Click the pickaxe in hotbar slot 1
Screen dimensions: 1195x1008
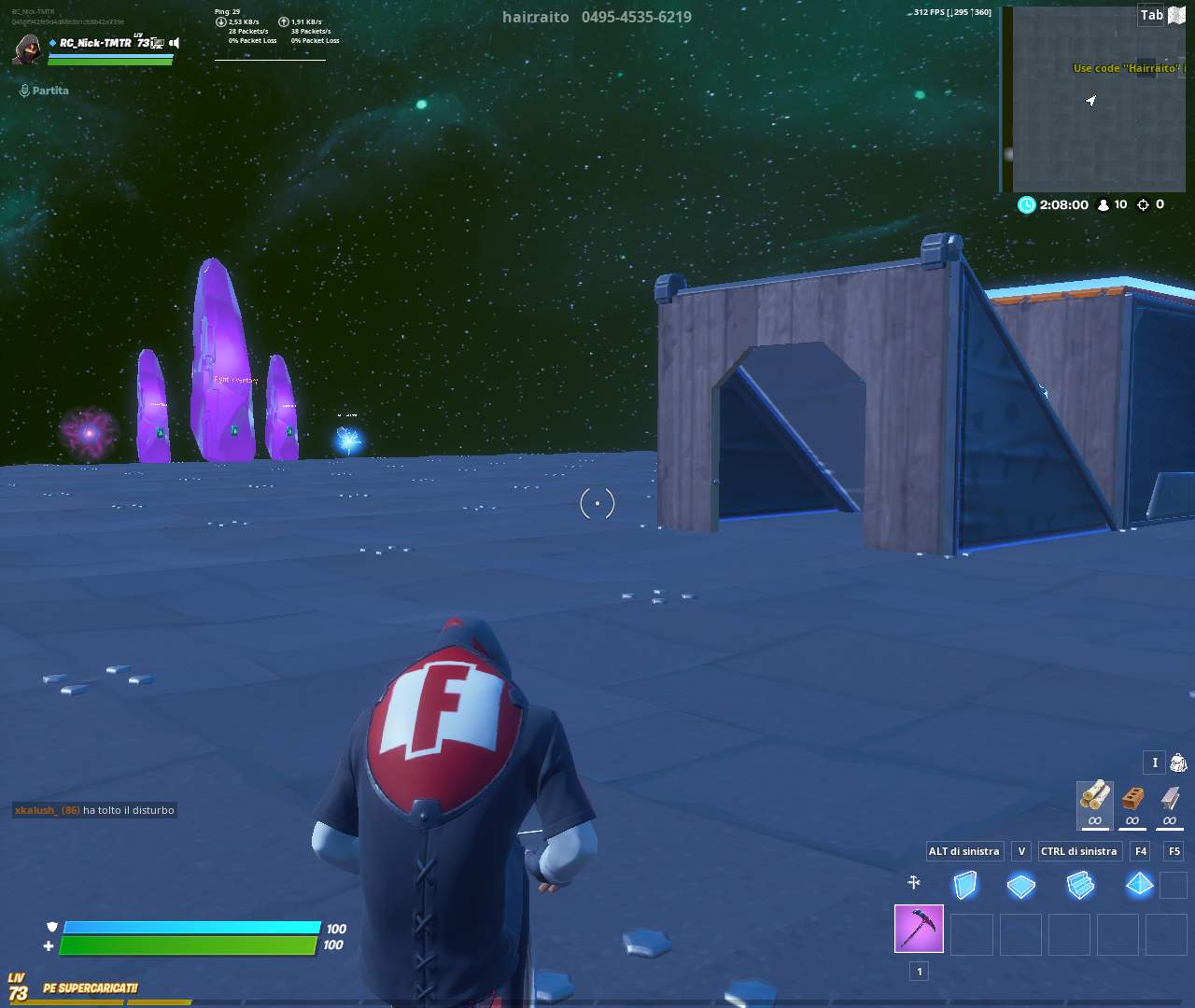pos(919,927)
